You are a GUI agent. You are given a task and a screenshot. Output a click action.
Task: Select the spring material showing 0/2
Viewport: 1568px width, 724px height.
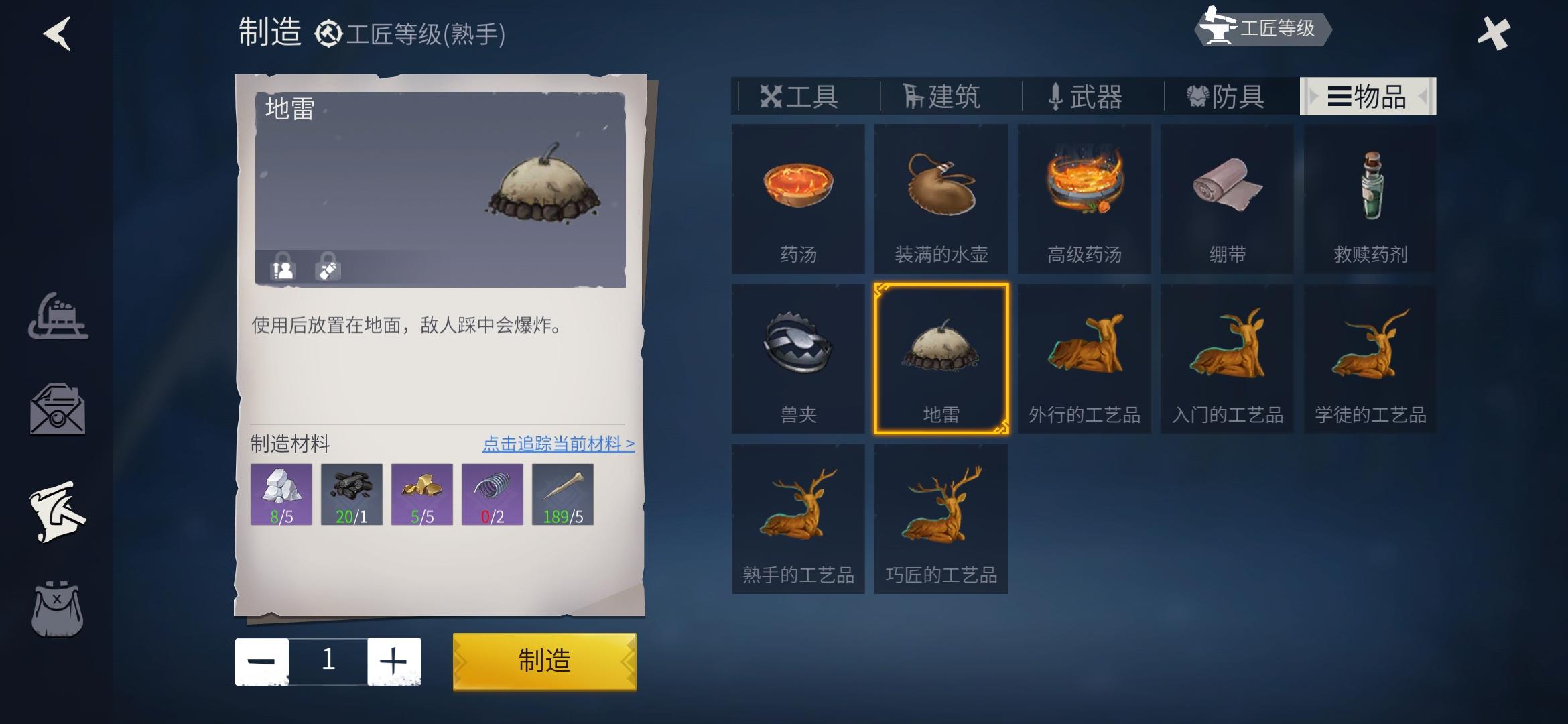(x=493, y=494)
